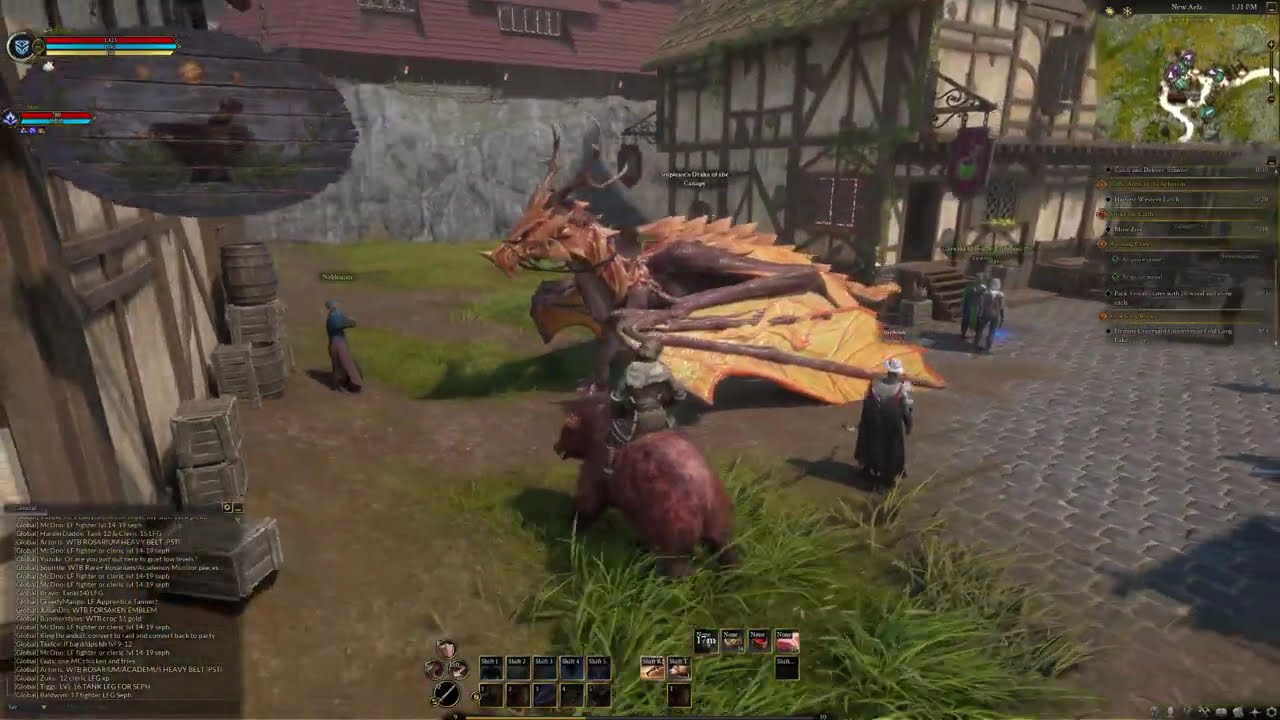Select the Shift 3 hotbar slot

544,669
